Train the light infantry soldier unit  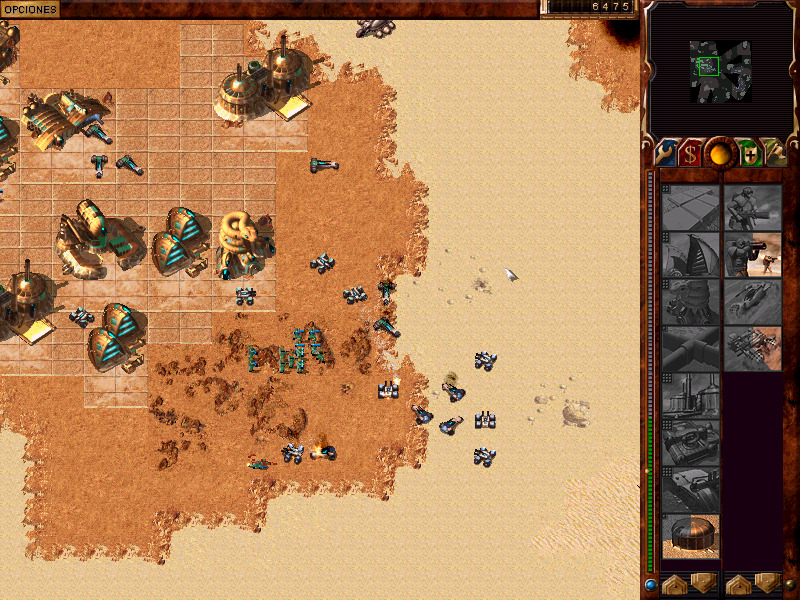point(753,207)
